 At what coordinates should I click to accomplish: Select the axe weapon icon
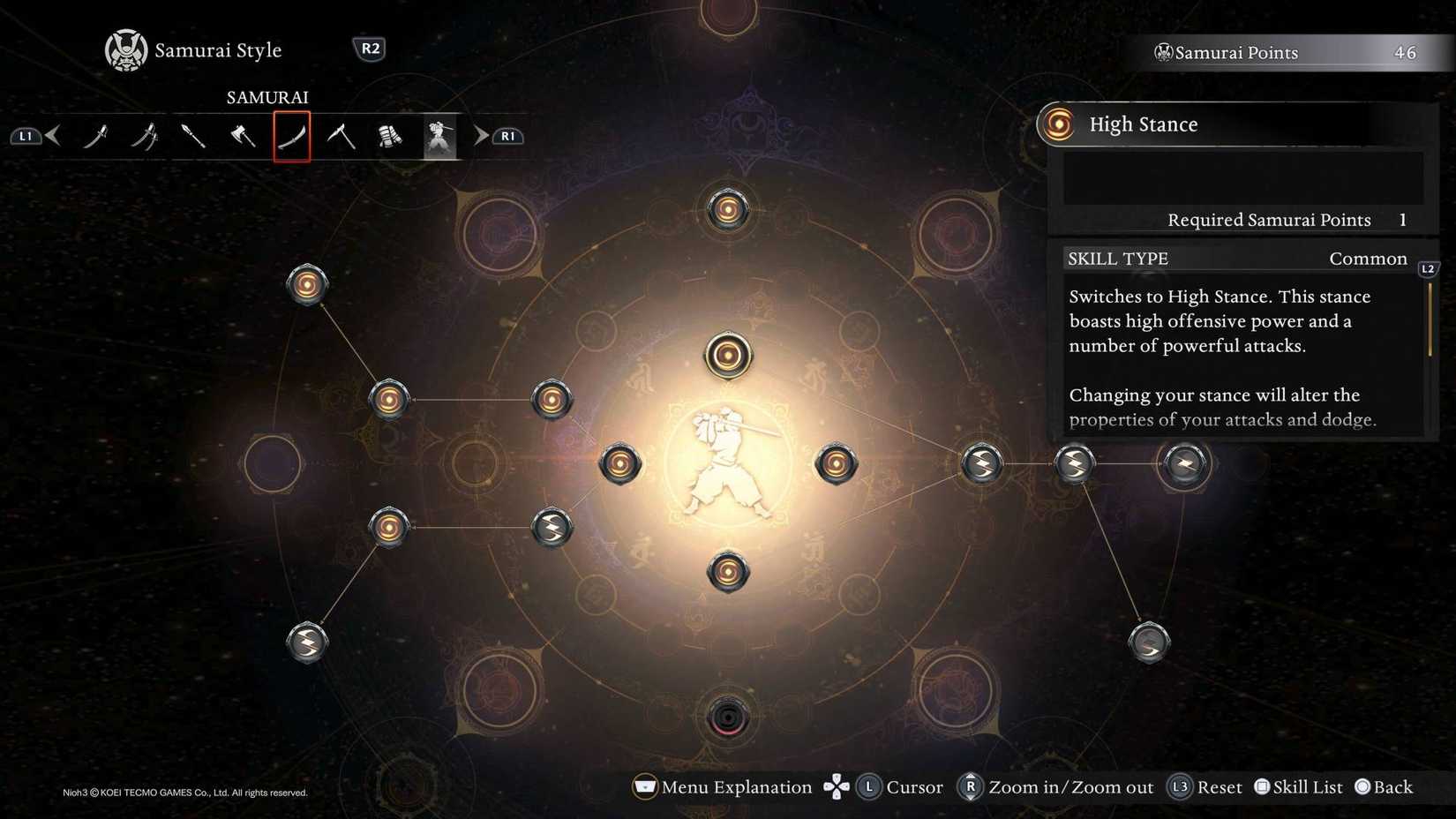click(244, 135)
